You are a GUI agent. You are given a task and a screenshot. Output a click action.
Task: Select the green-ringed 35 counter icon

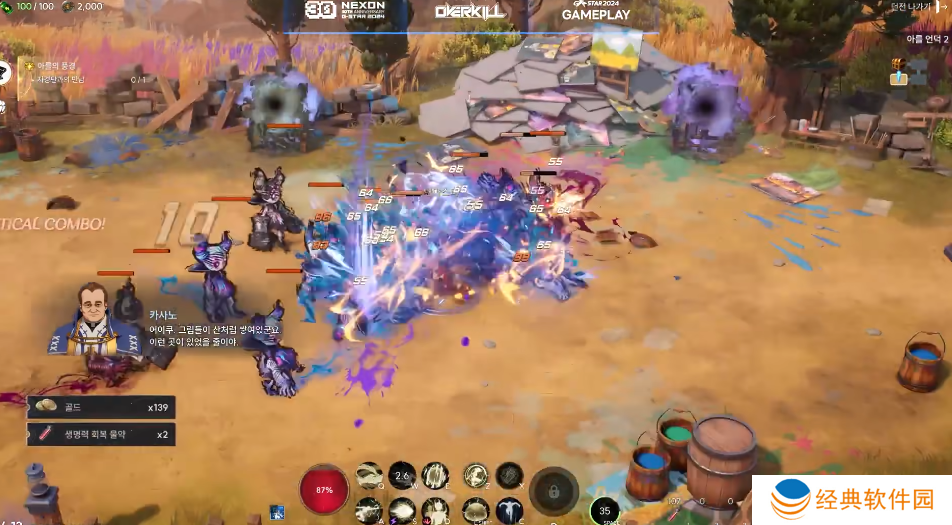[604, 511]
